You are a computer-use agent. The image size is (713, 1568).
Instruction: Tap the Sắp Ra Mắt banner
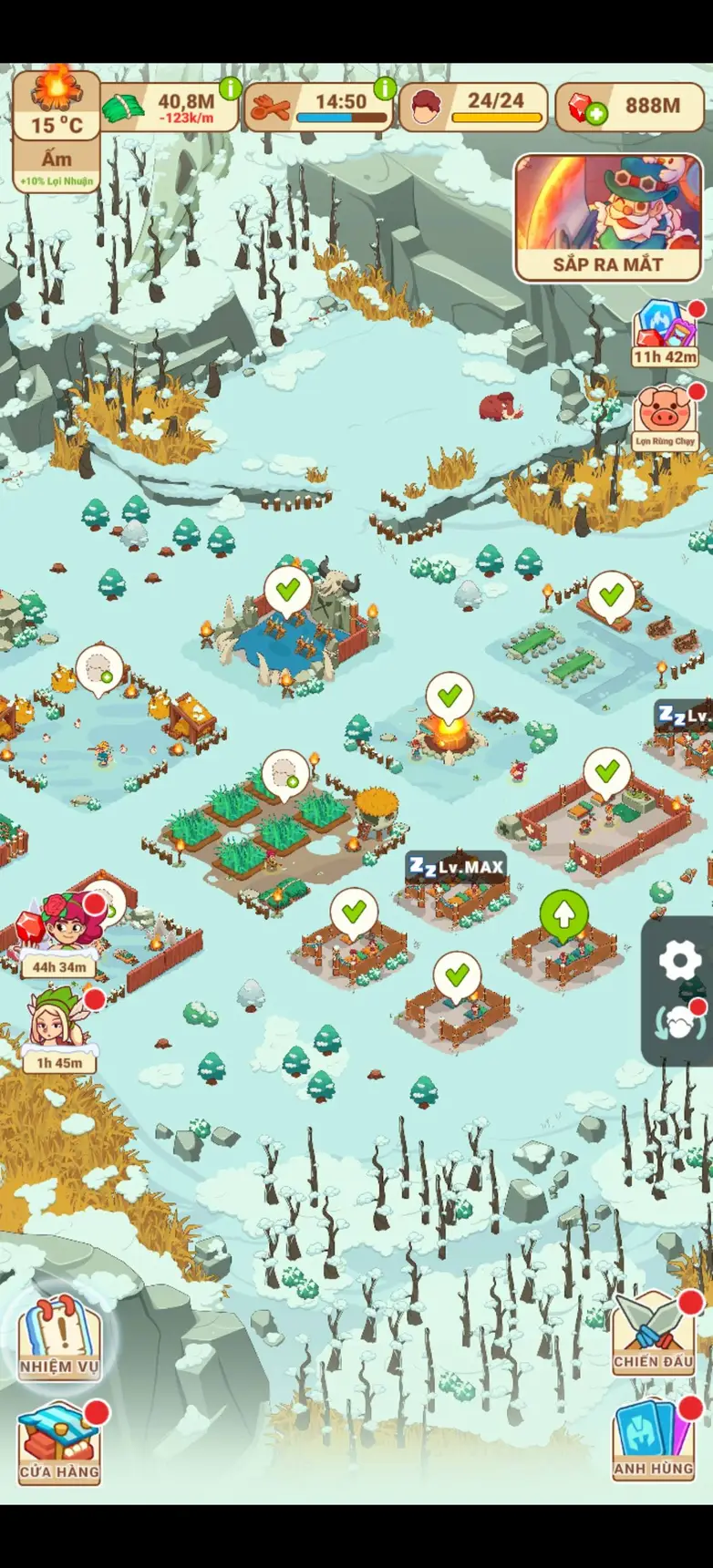[x=608, y=218]
